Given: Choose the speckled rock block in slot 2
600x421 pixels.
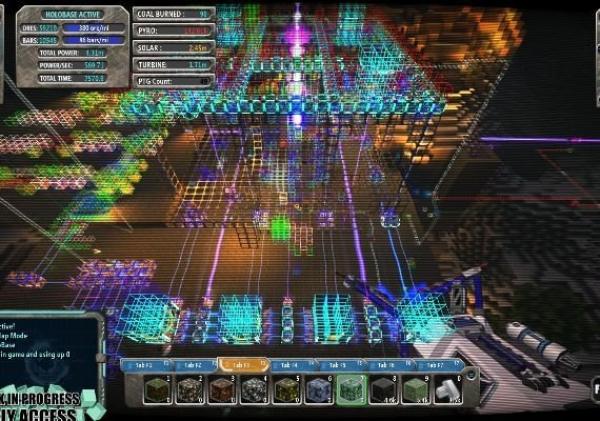Looking at the screenshot, I should pos(189,390).
